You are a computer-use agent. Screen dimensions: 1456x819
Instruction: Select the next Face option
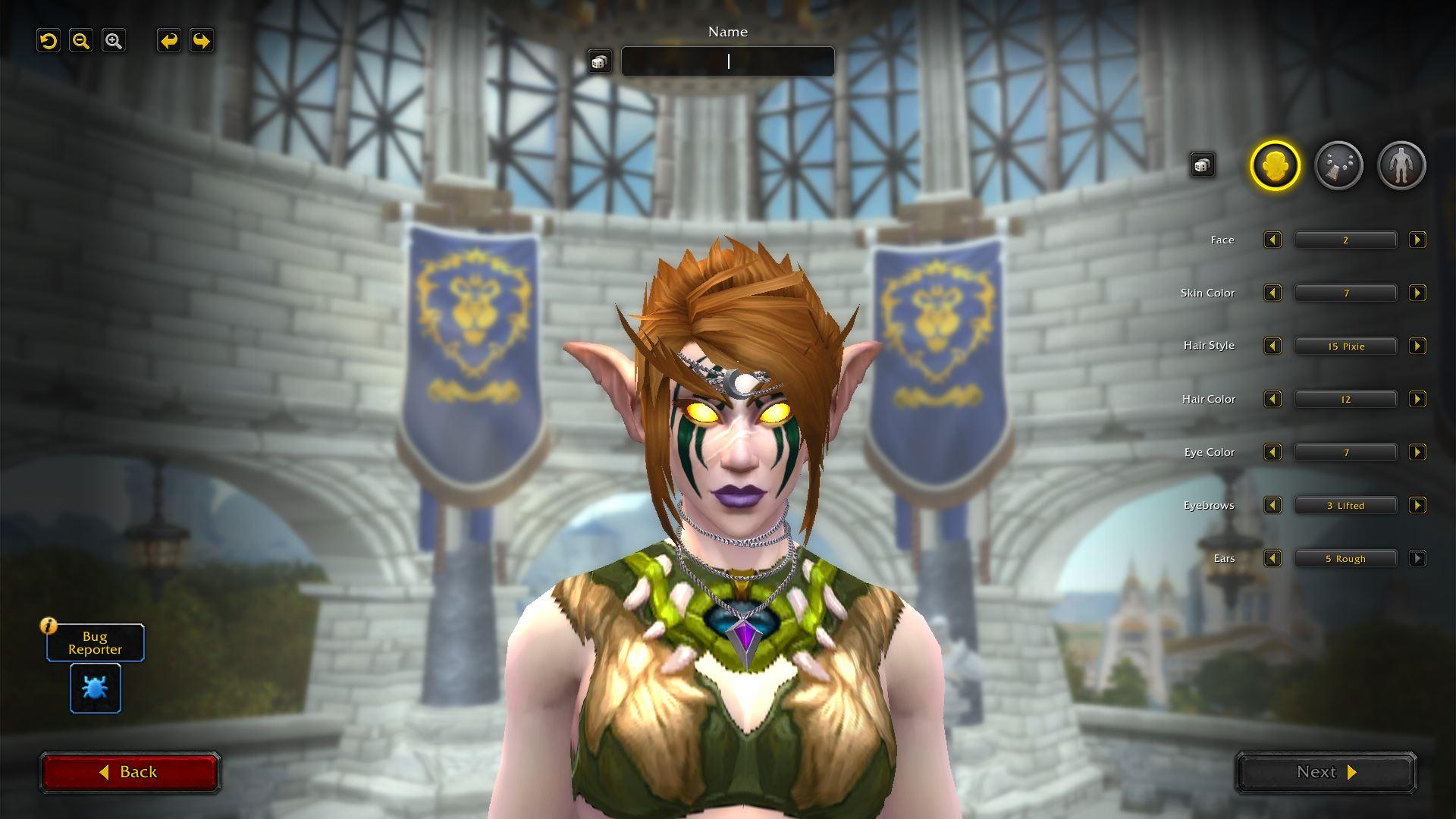pos(1417,240)
